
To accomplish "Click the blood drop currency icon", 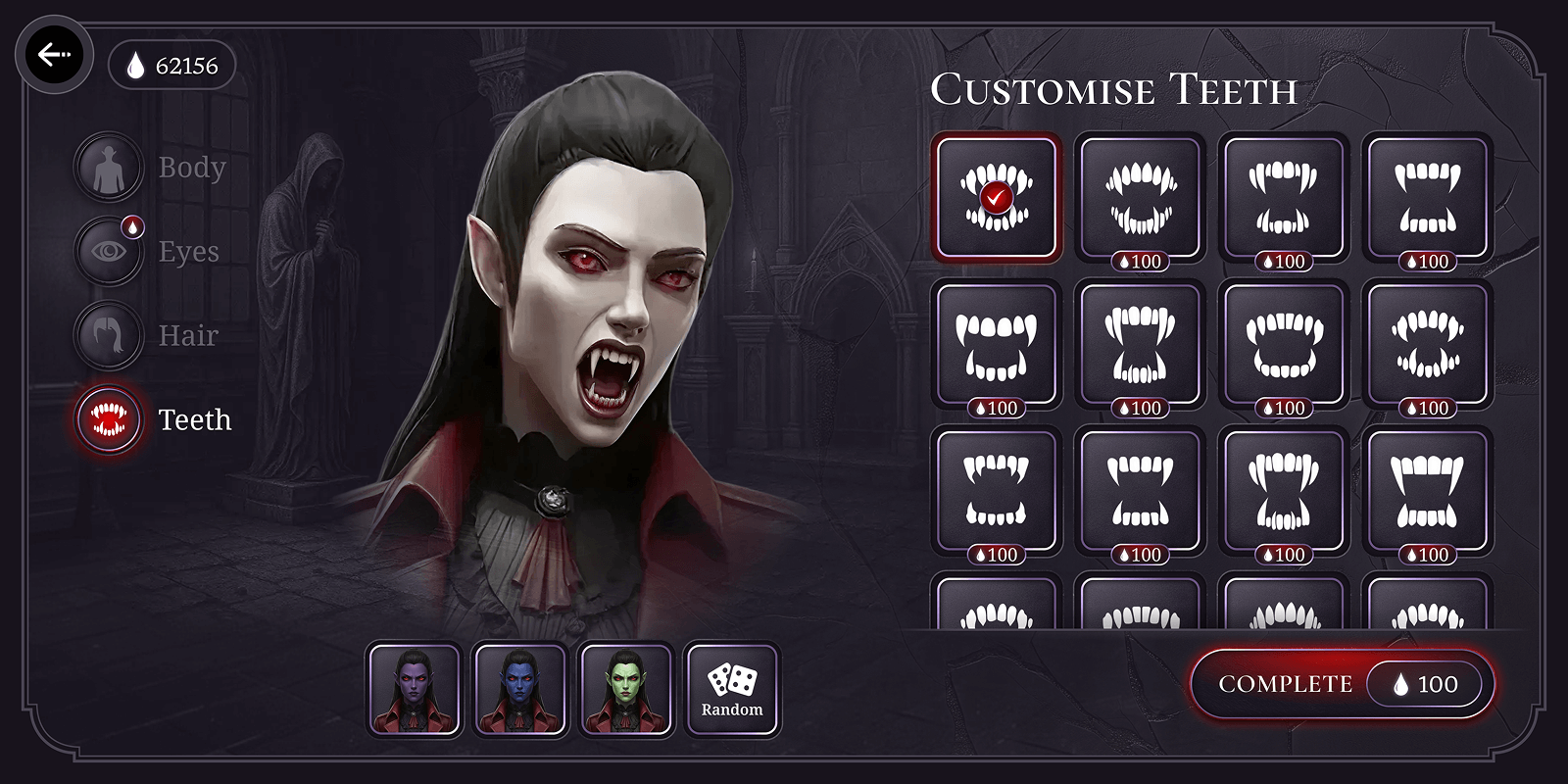I will pyautogui.click(x=134, y=66).
